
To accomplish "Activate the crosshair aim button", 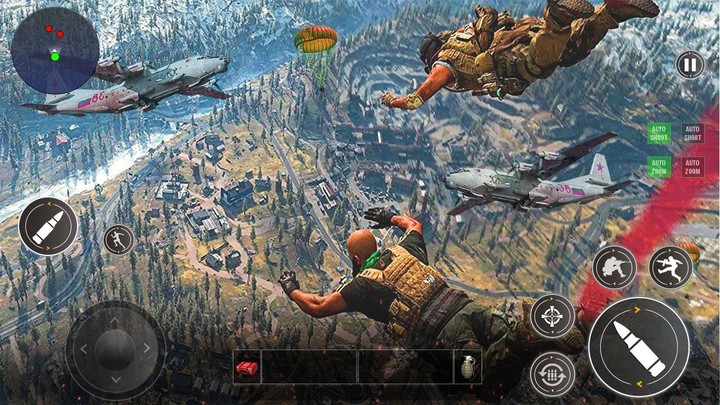I will [x=552, y=315].
